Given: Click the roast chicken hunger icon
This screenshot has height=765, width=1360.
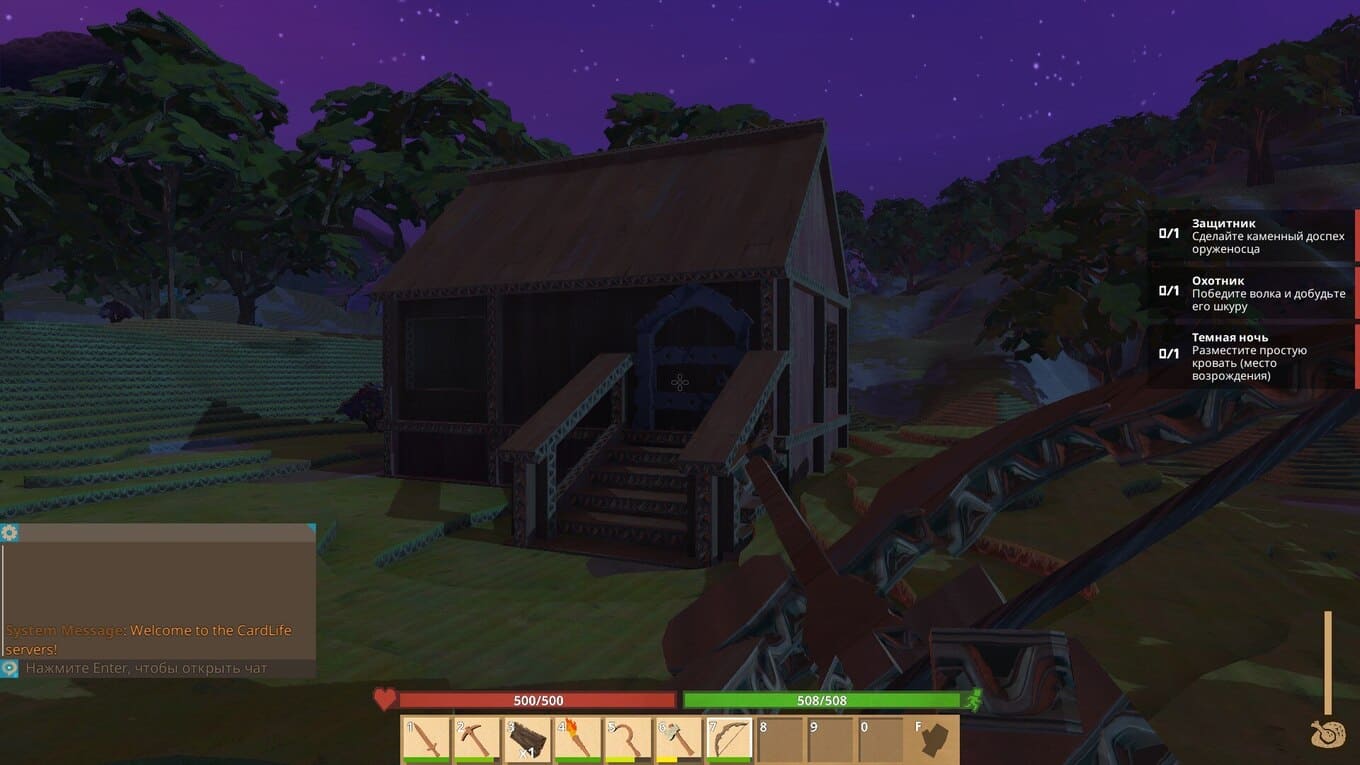Looking at the screenshot, I should (1328, 733).
